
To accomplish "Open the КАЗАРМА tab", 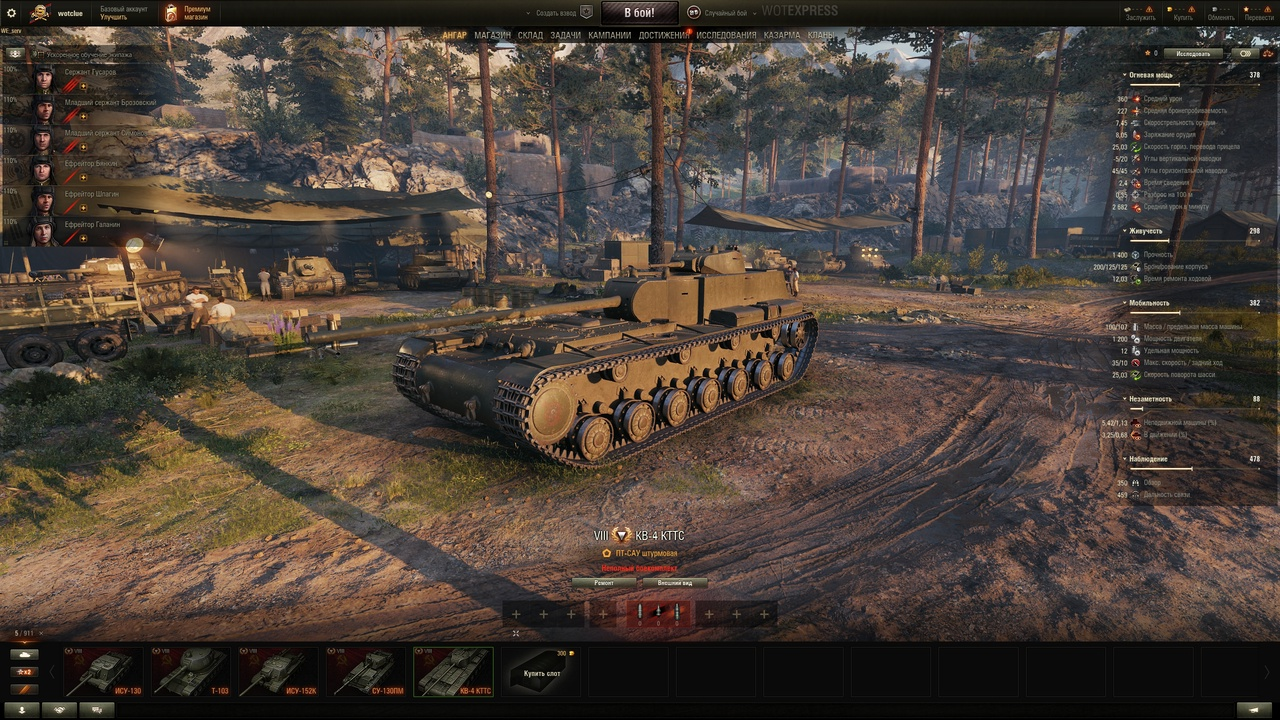I will click(x=782, y=35).
